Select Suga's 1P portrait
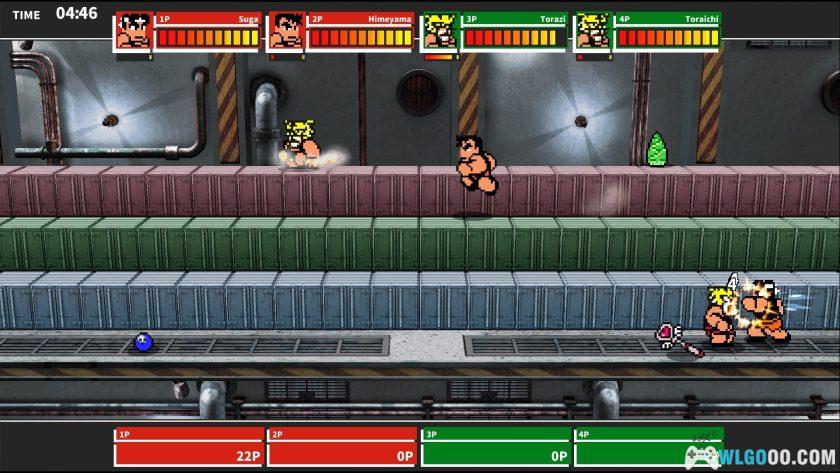Image resolution: width=840 pixels, height=473 pixels. coord(134,31)
